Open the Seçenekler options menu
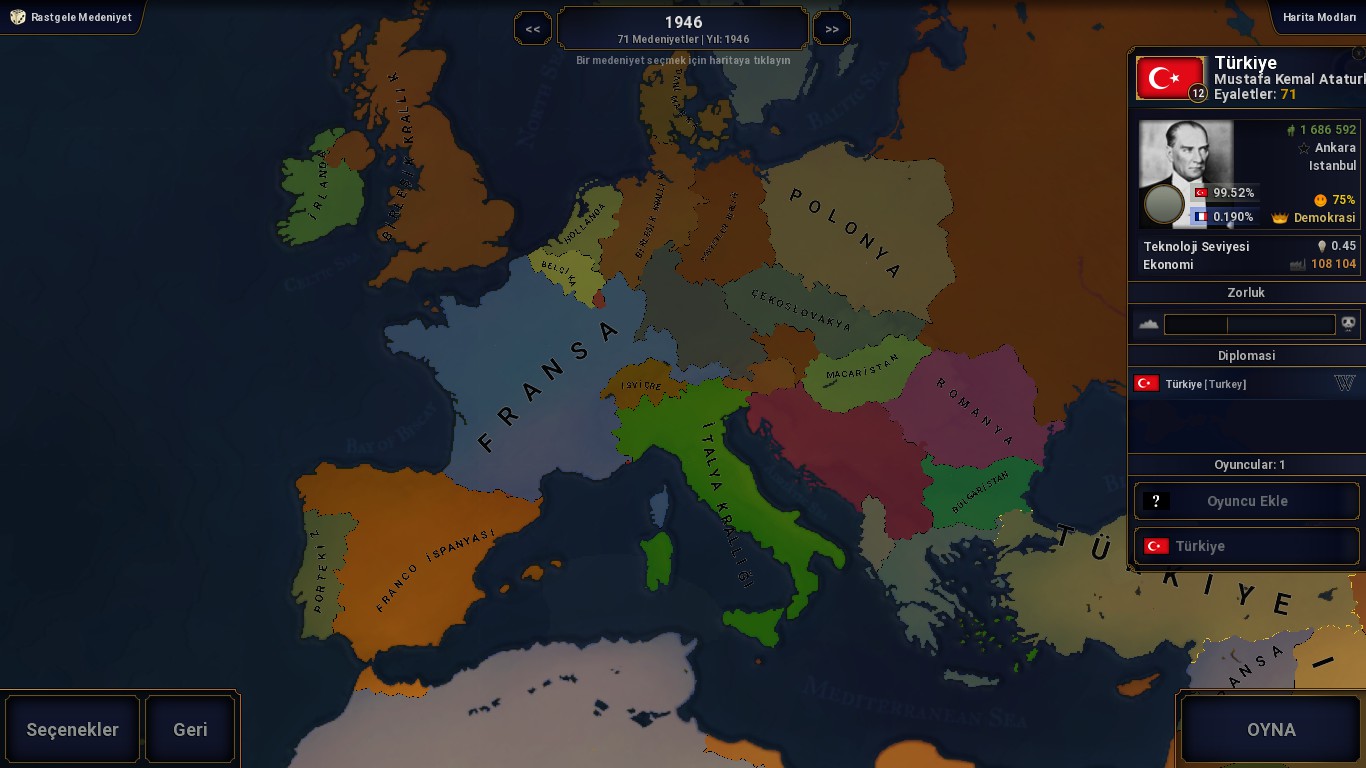1366x768 pixels. [x=72, y=729]
